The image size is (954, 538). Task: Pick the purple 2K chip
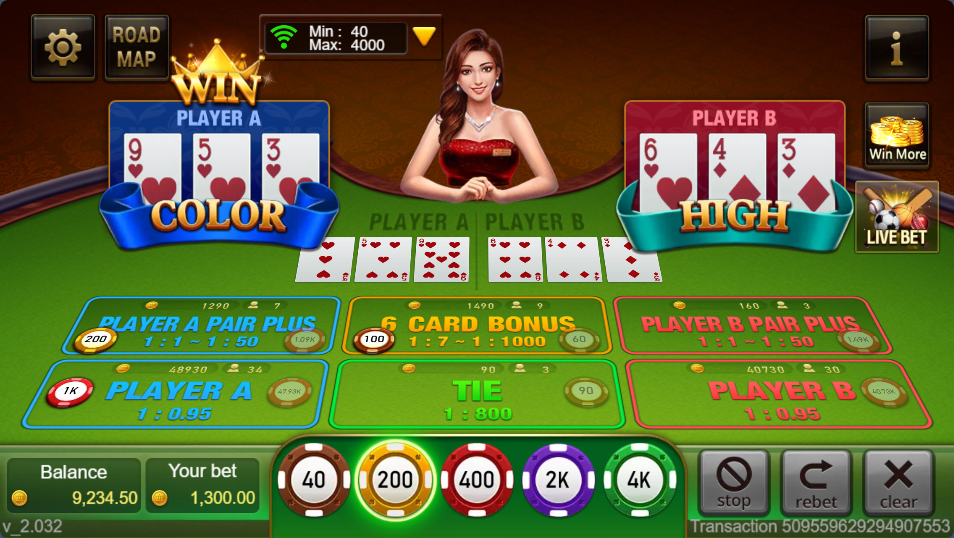click(558, 480)
